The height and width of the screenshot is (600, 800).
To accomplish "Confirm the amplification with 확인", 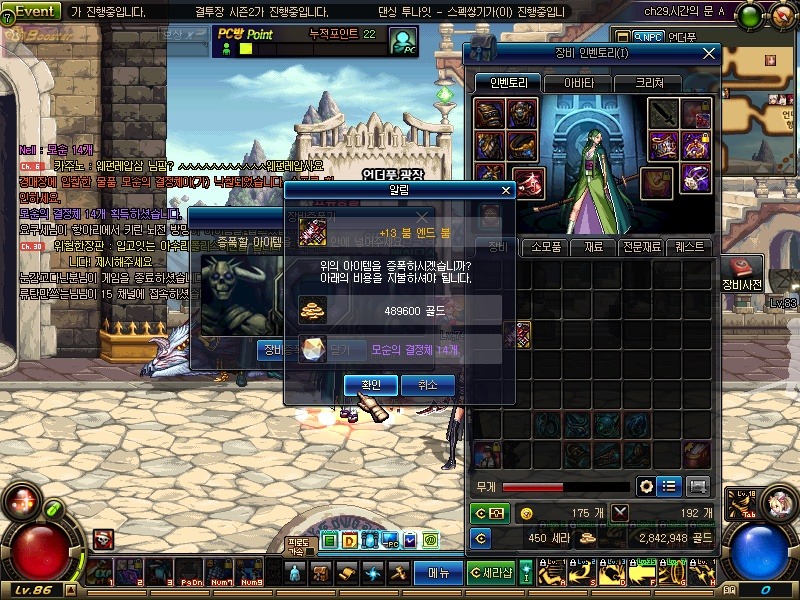I will pyautogui.click(x=370, y=385).
